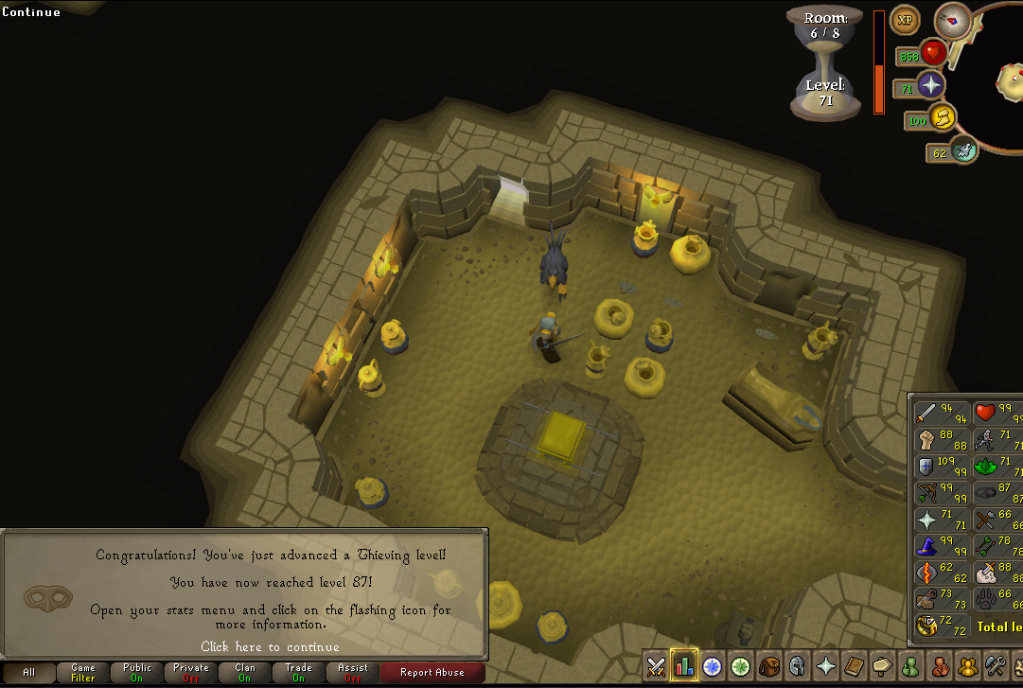Select the Attack sword skill in stats
Image resolution: width=1023 pixels, height=688 pixels.
[x=927, y=411]
